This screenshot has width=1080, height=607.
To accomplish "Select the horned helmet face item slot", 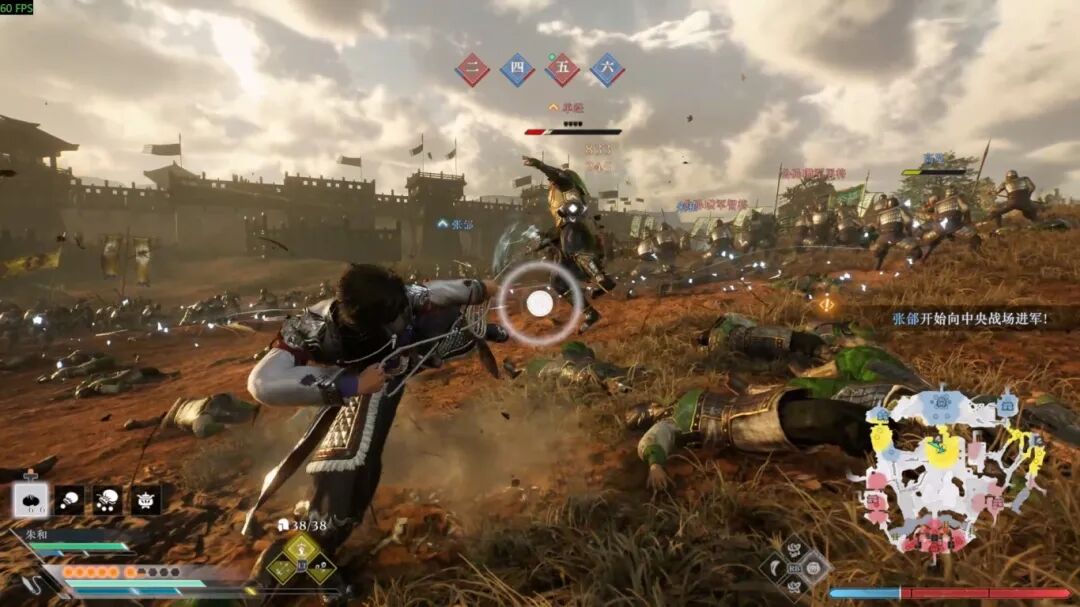I will 146,499.
